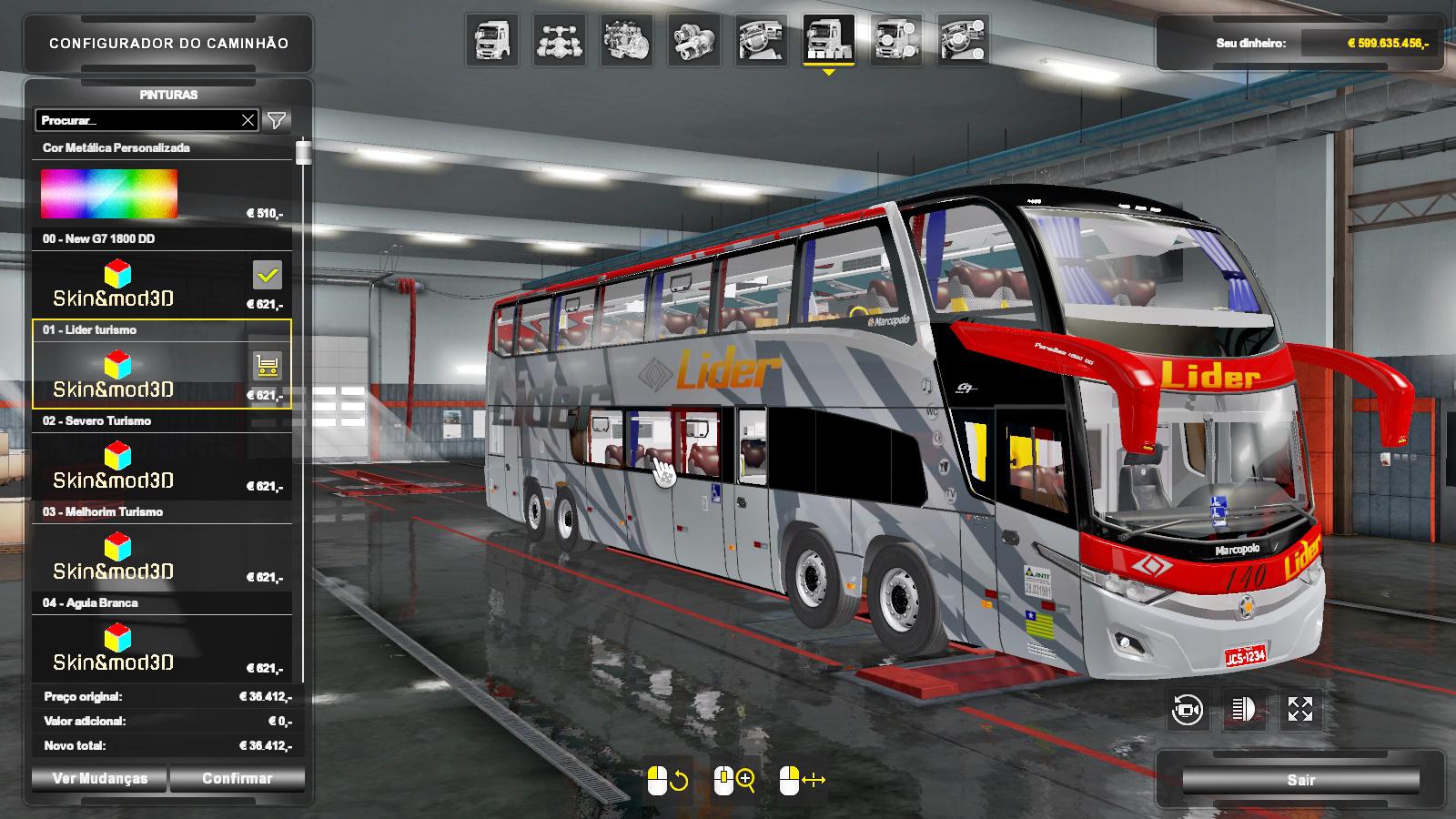The height and width of the screenshot is (819, 1456).
Task: Open Ver Mudanças to review changes
Action: [x=99, y=779]
